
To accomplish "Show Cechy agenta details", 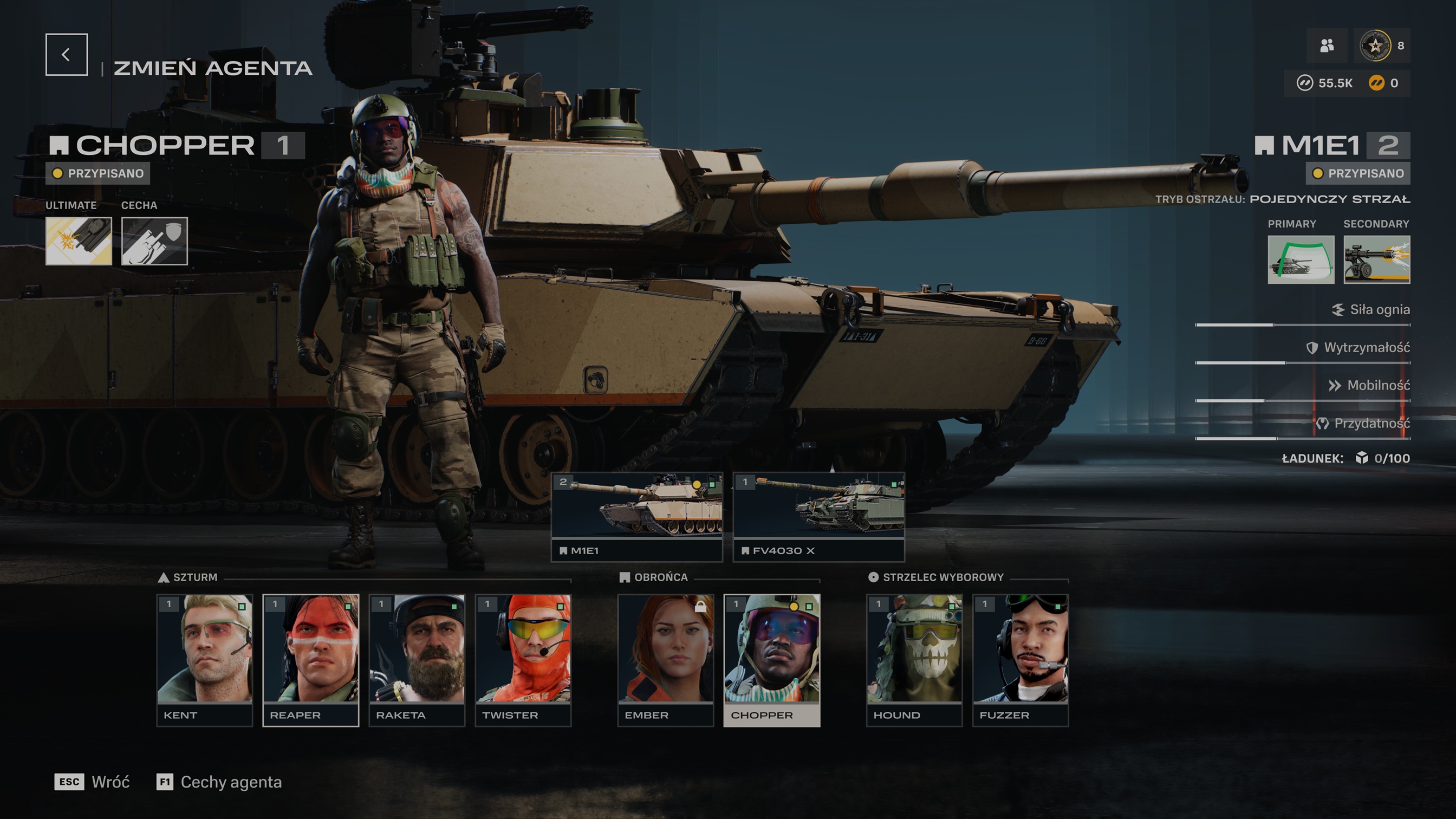I will coord(219,782).
